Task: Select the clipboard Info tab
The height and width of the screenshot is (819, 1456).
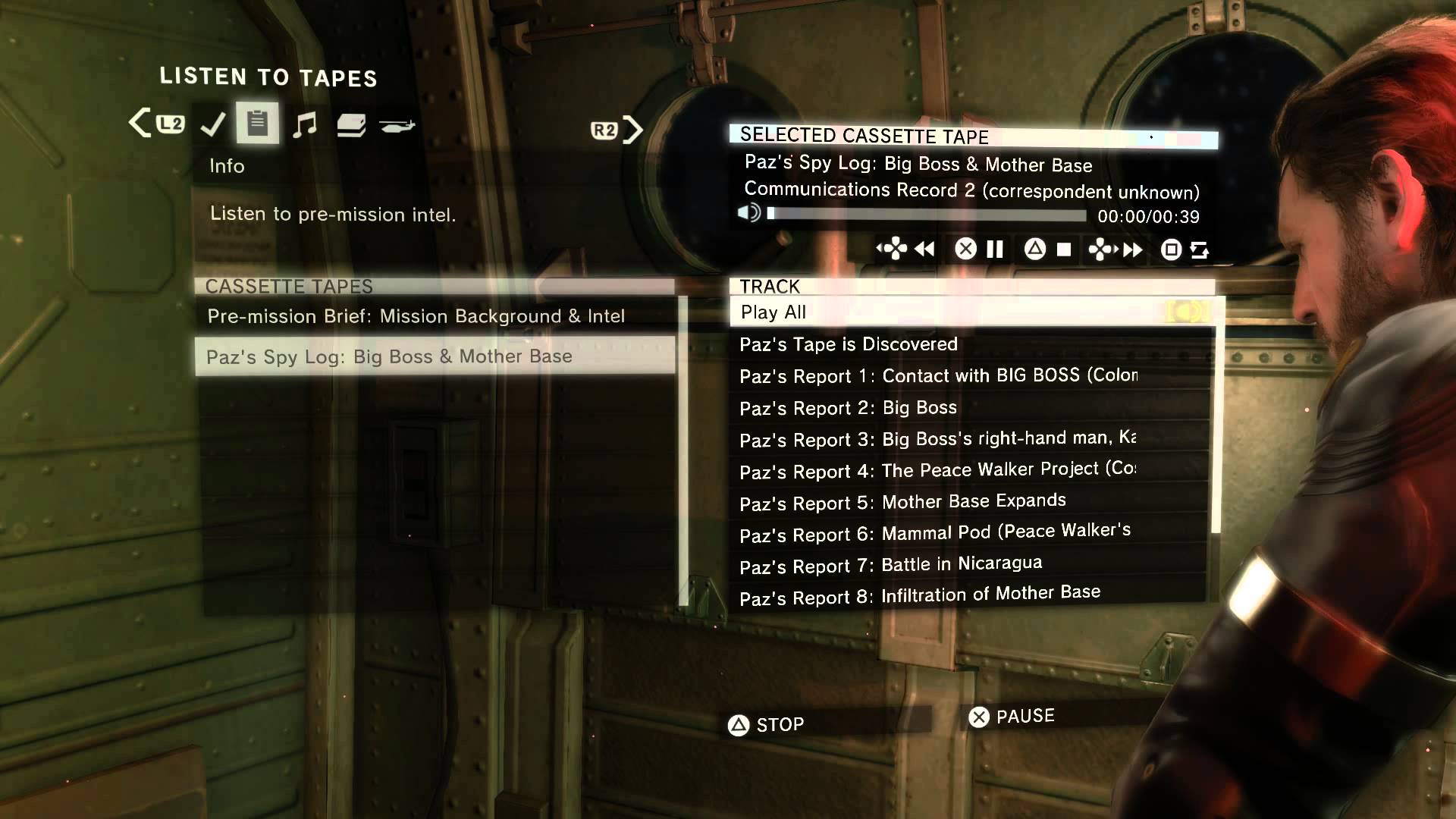Action: click(258, 123)
